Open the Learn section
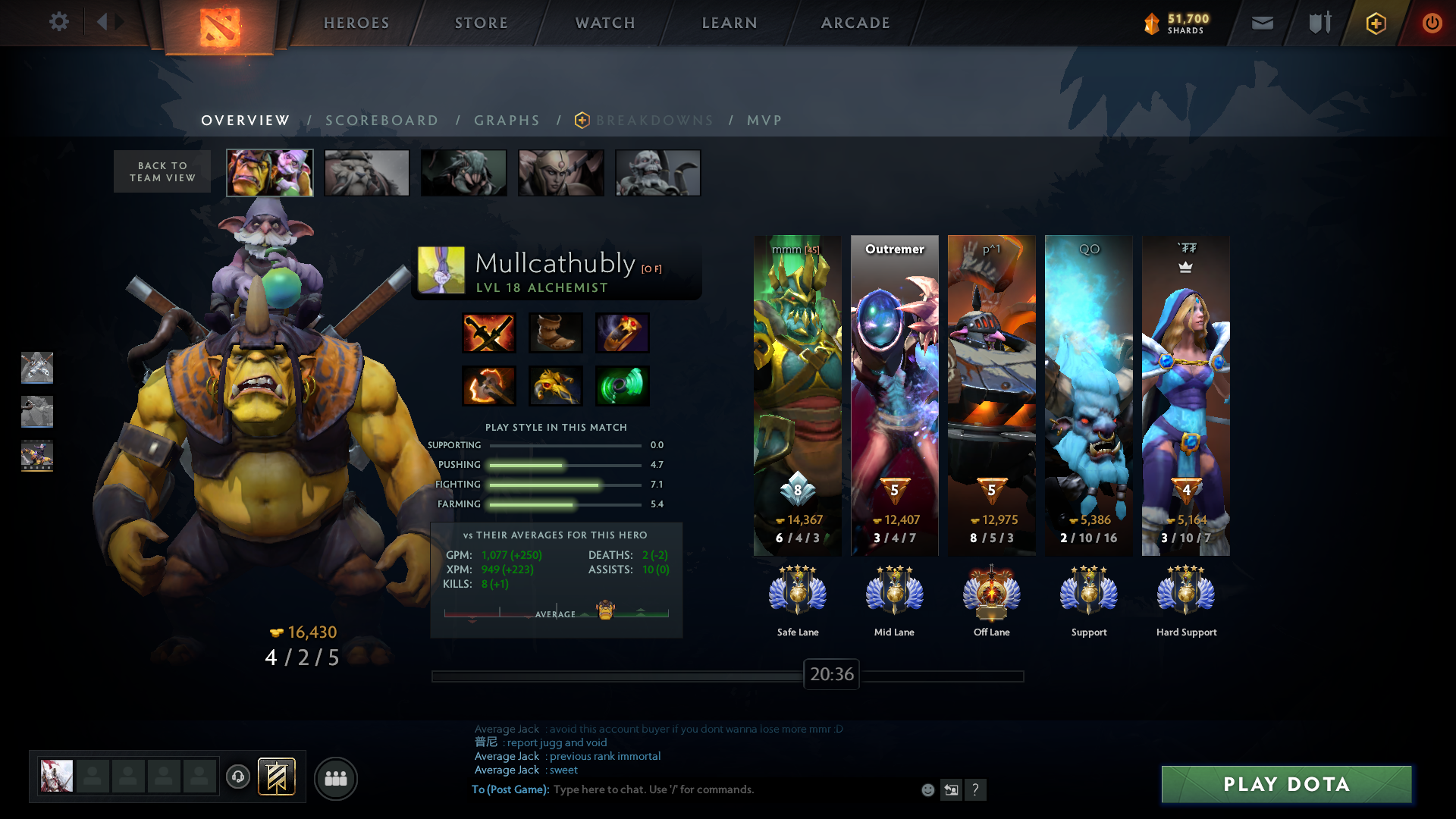This screenshot has height=819, width=1456. [730, 23]
